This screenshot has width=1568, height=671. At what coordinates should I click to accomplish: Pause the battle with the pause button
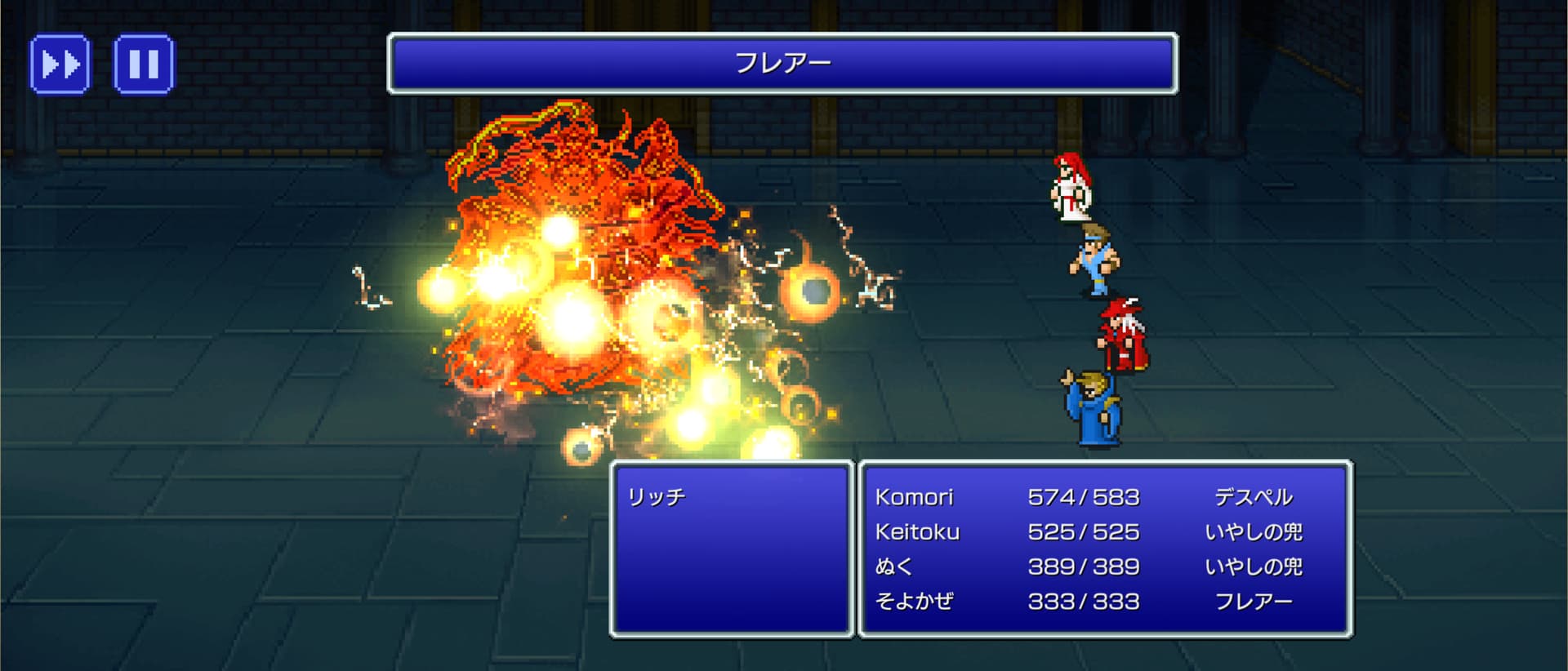point(144,64)
